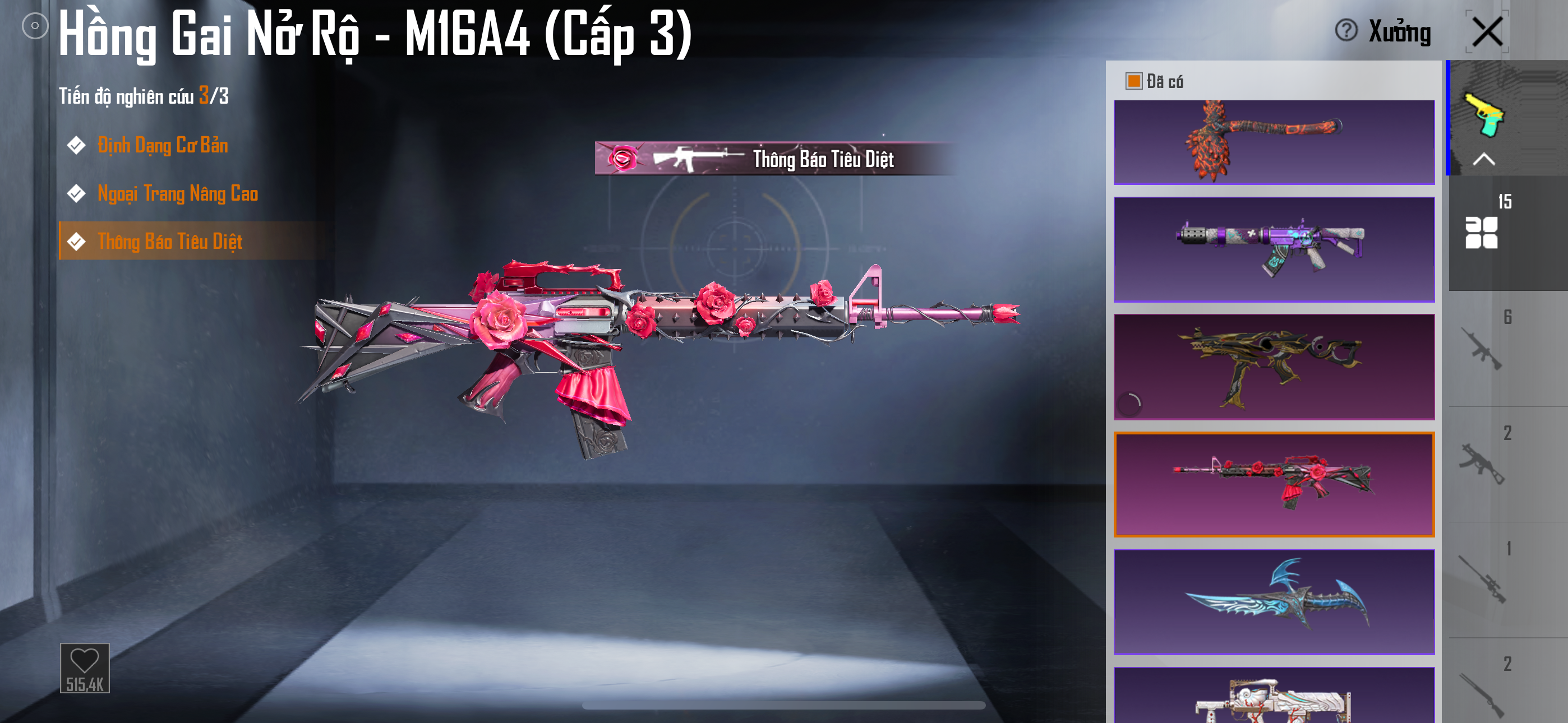Screen dimensions: 1568x723
Task: Collapse the category list with up arrow
Action: point(1484,159)
